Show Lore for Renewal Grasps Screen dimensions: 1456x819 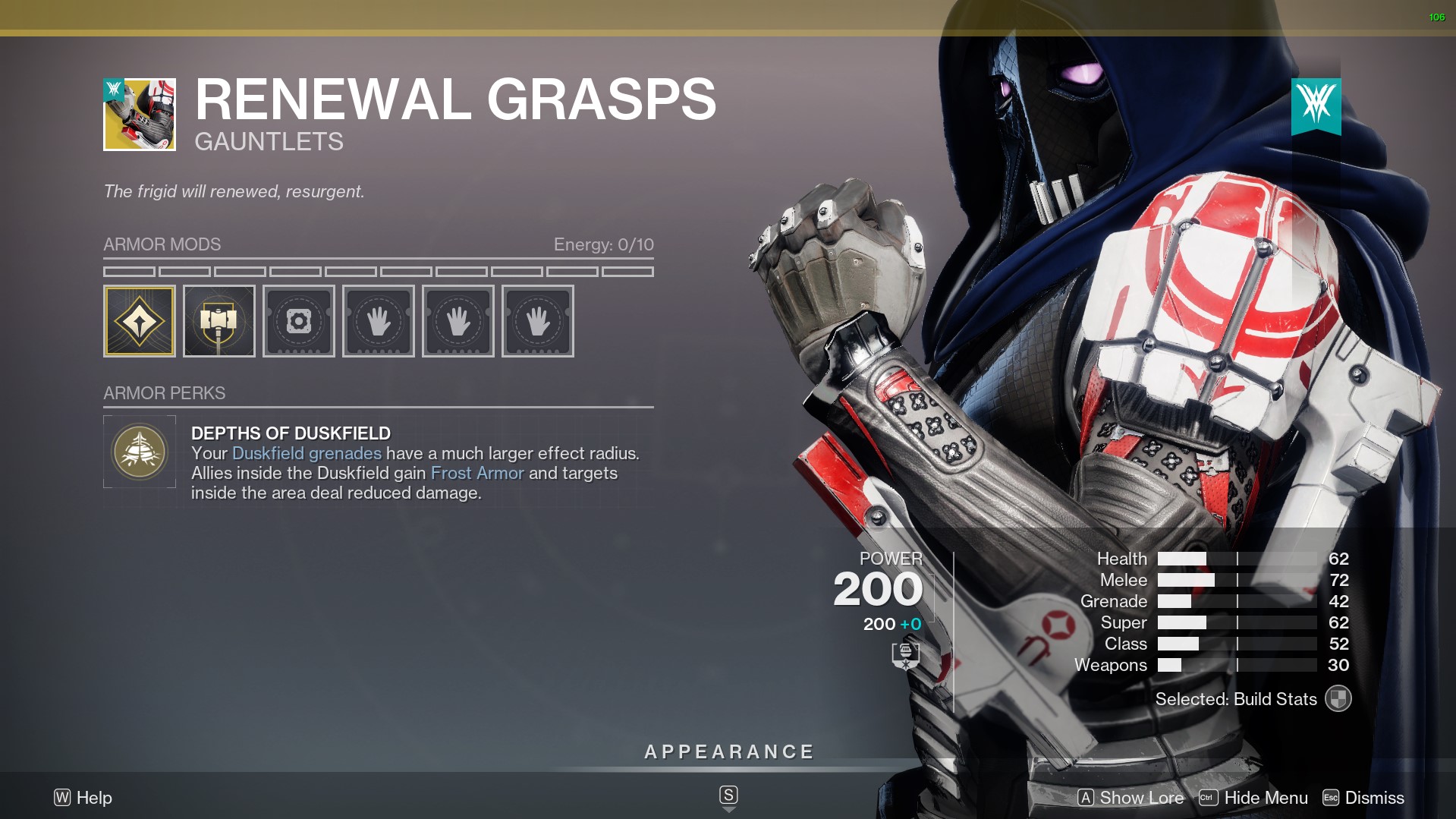point(1131,798)
